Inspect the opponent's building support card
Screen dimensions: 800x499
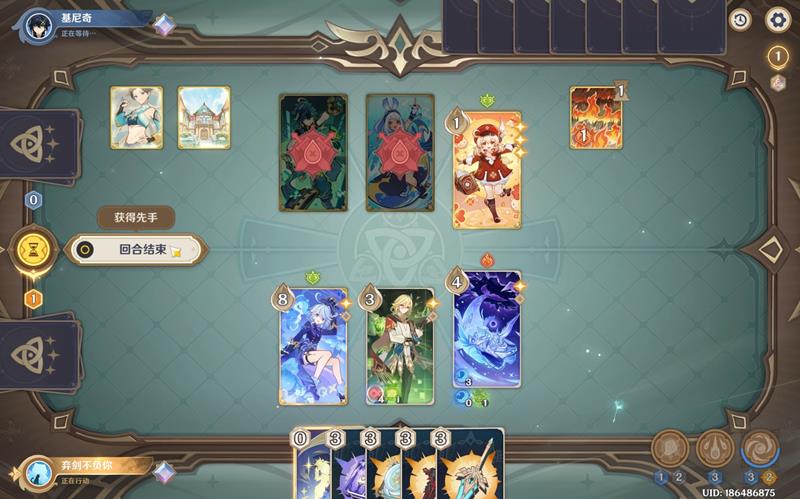point(204,118)
